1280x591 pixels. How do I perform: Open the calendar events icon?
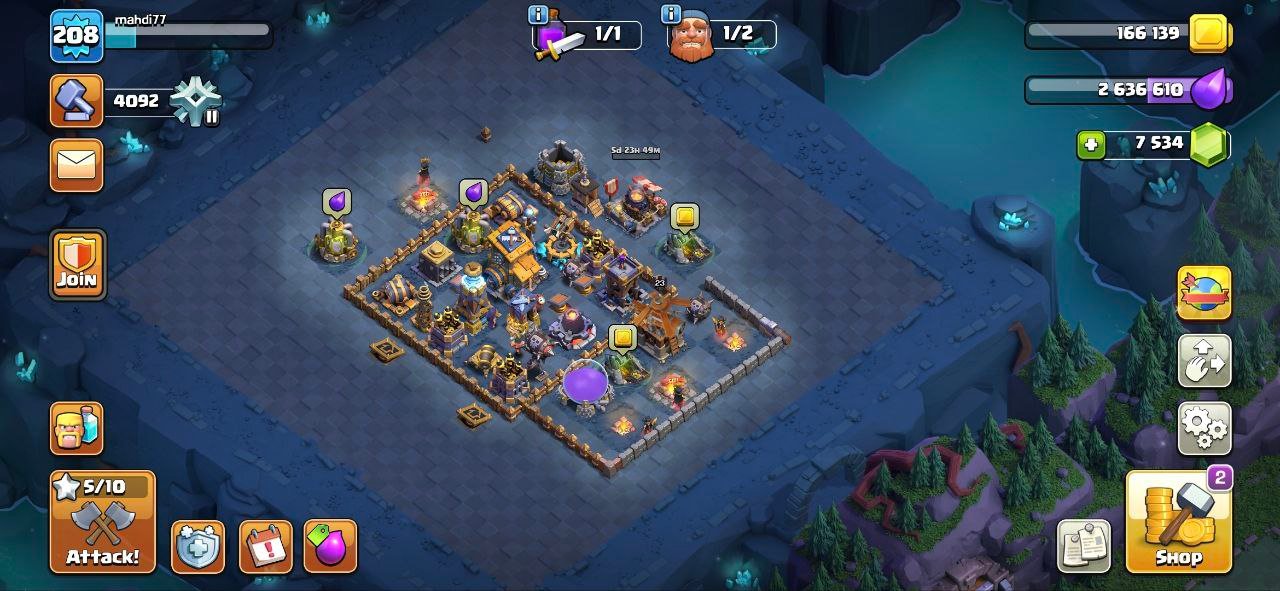[266, 547]
